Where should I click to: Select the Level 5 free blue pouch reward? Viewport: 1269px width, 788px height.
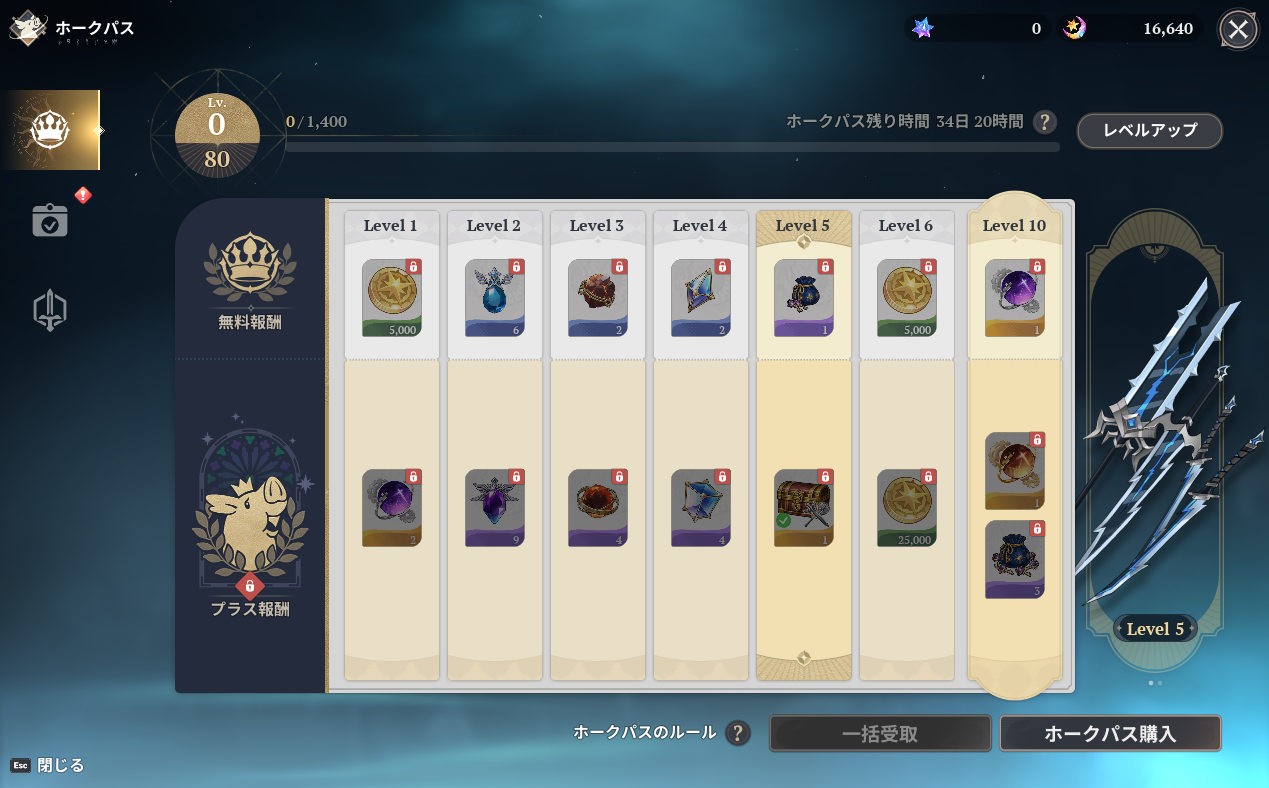[803, 298]
